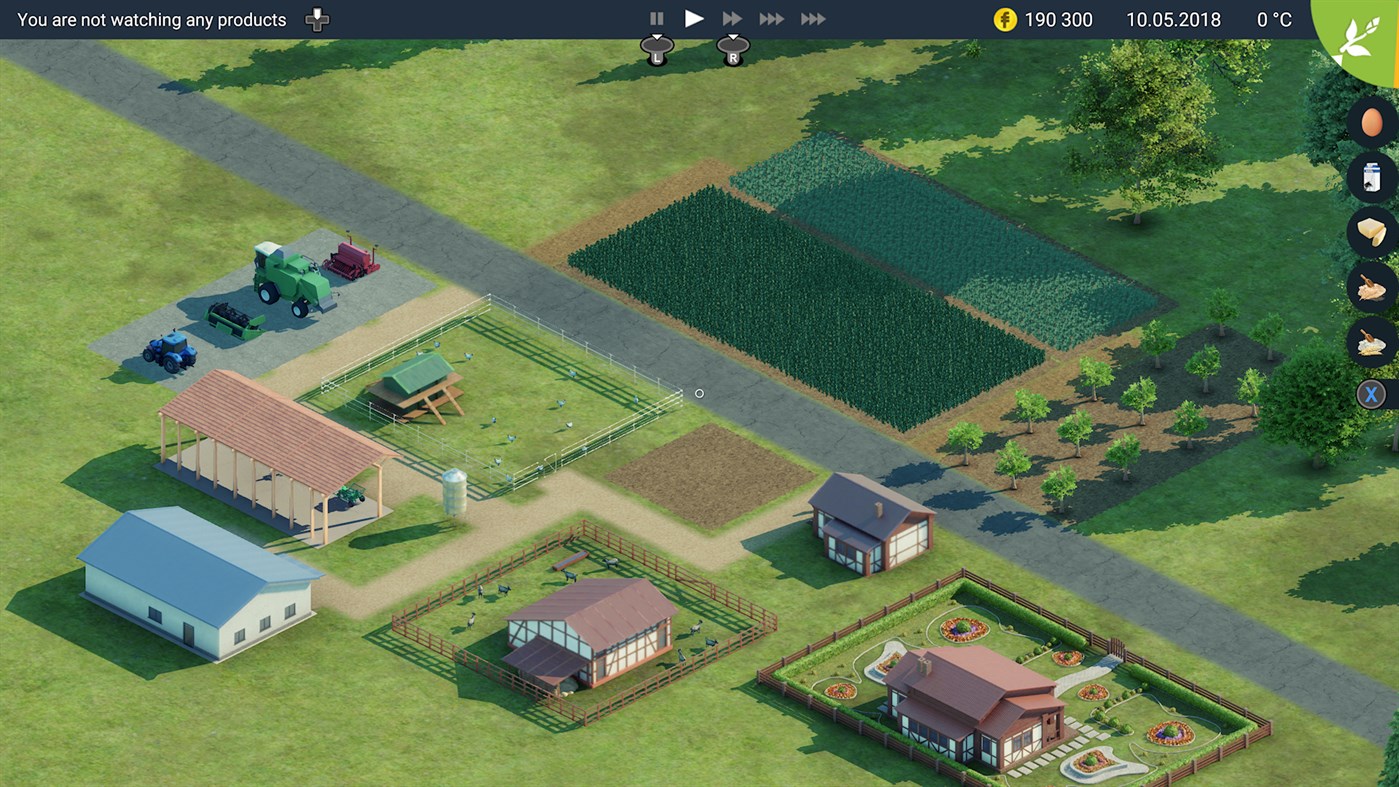The width and height of the screenshot is (1399, 787).
Task: Select the flour product icon in sidebar
Action: click(1371, 342)
